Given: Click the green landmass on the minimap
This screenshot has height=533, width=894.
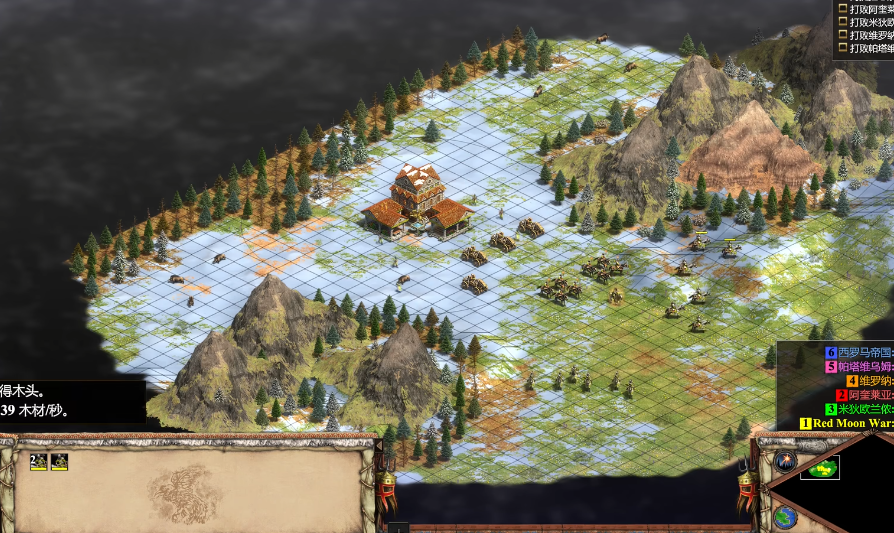Looking at the screenshot, I should click(820, 467).
